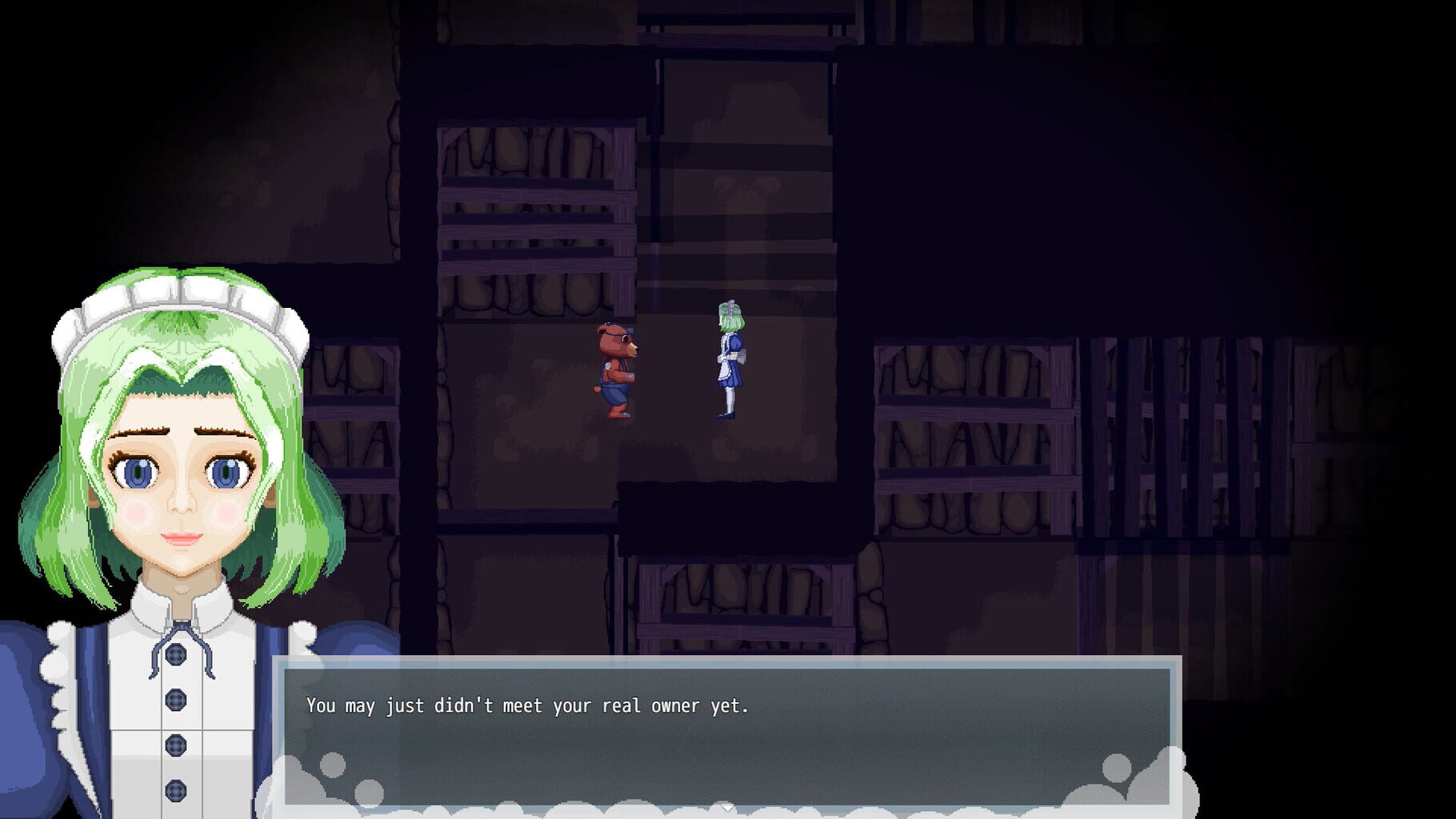The image size is (1456, 819).
Task: Select the notepad held by the maid sprite
Action: 744,356
